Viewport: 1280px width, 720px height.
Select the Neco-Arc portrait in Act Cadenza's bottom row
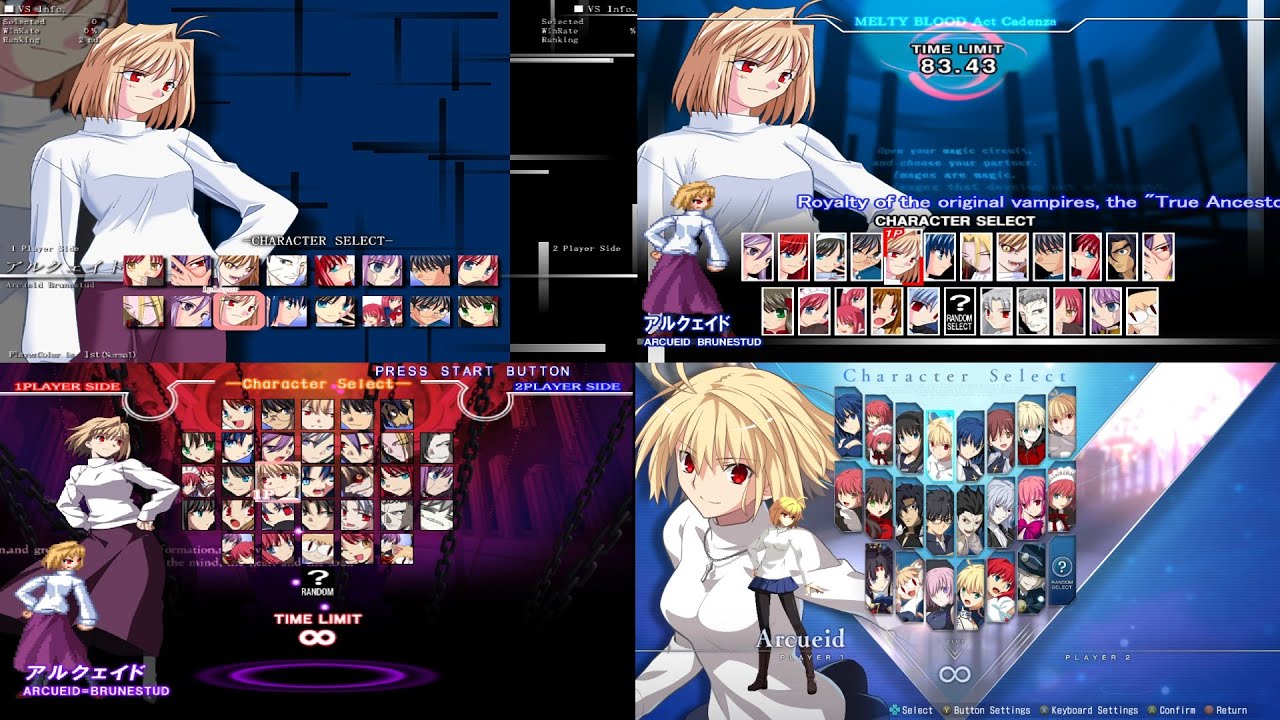1142,310
